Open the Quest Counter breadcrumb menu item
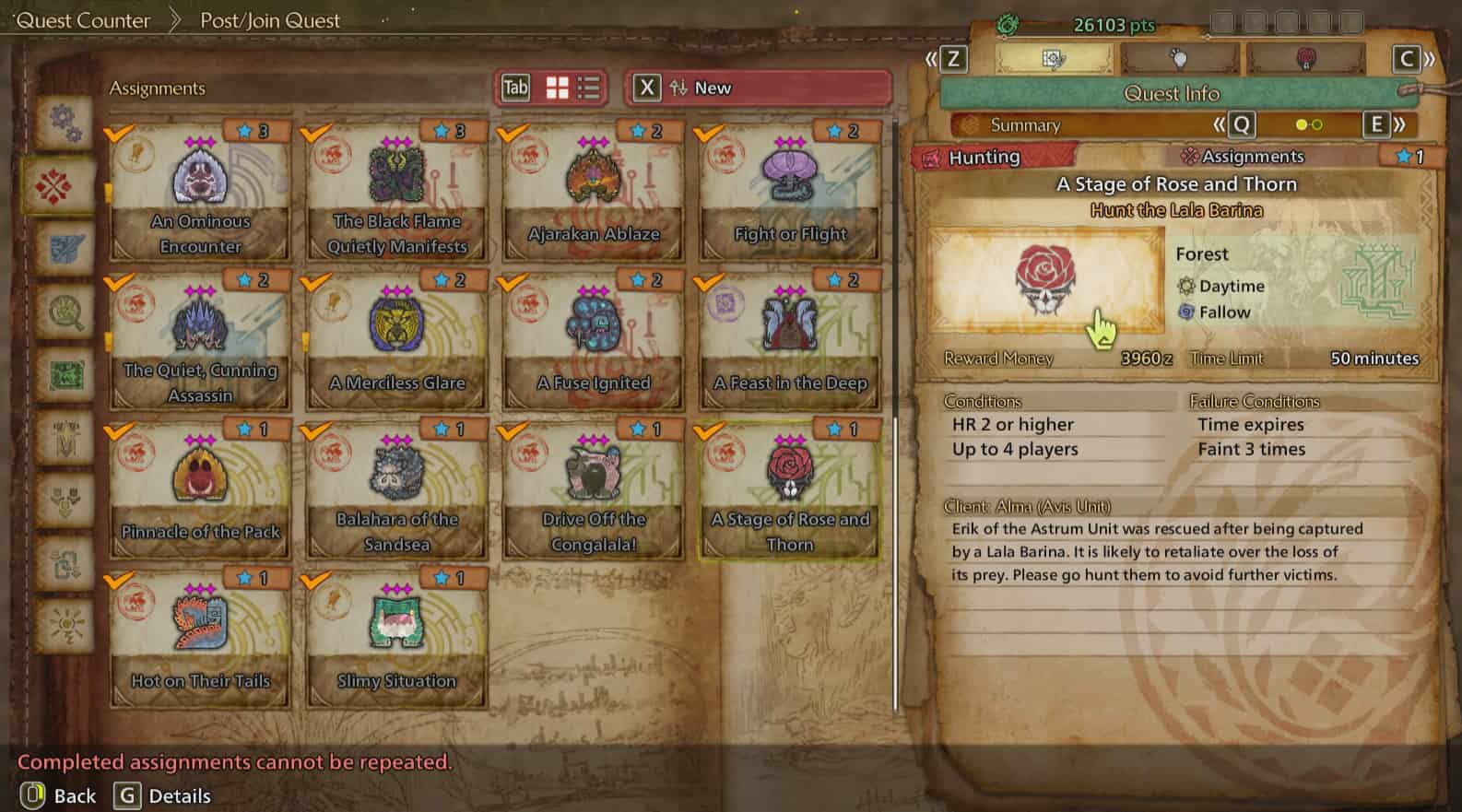Screen dimensions: 1462x812 click(x=83, y=20)
